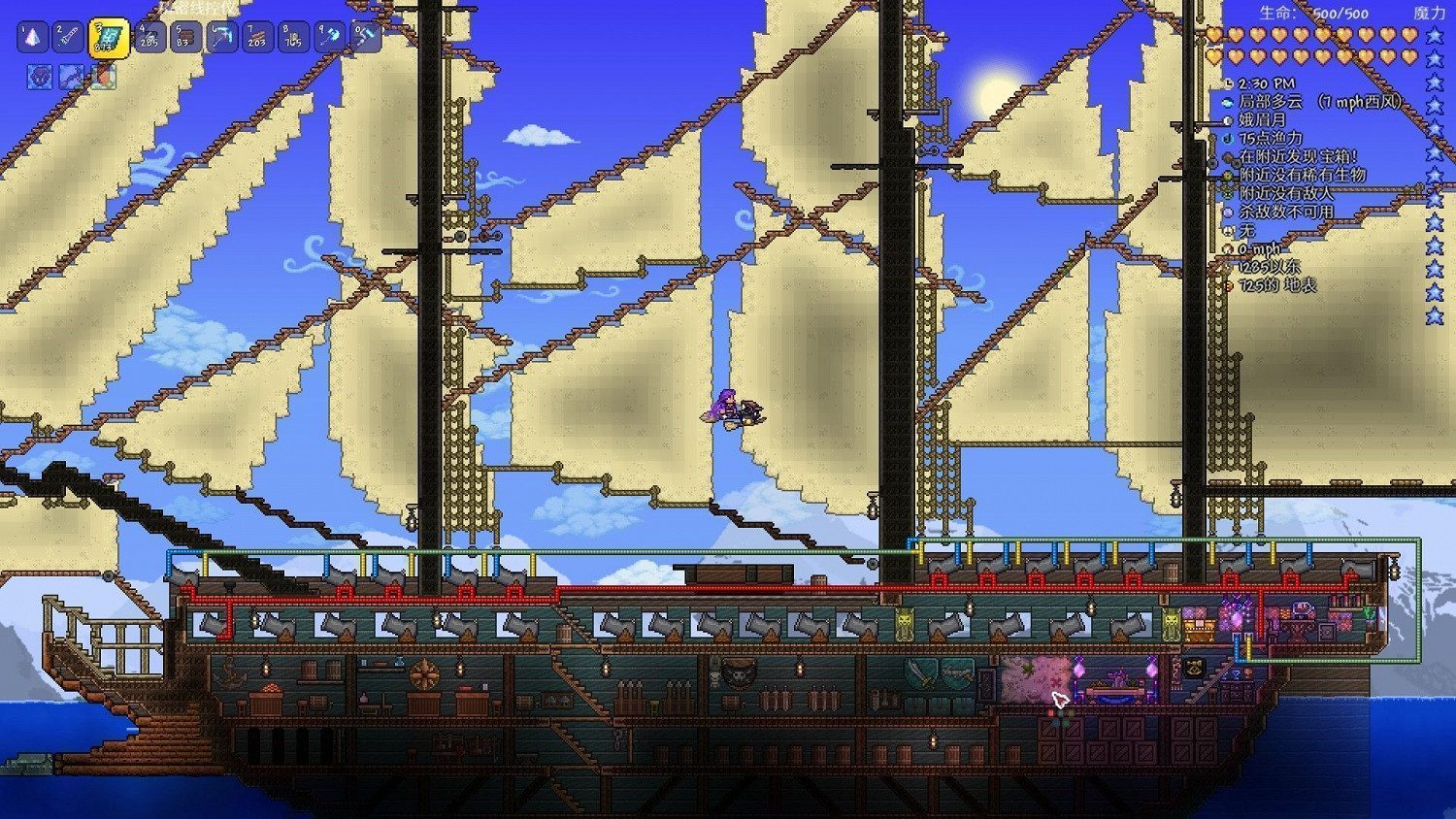Viewport: 1456px width, 819px height.
Task: Select the wire stack in hotbar slot 4
Action: [x=149, y=38]
